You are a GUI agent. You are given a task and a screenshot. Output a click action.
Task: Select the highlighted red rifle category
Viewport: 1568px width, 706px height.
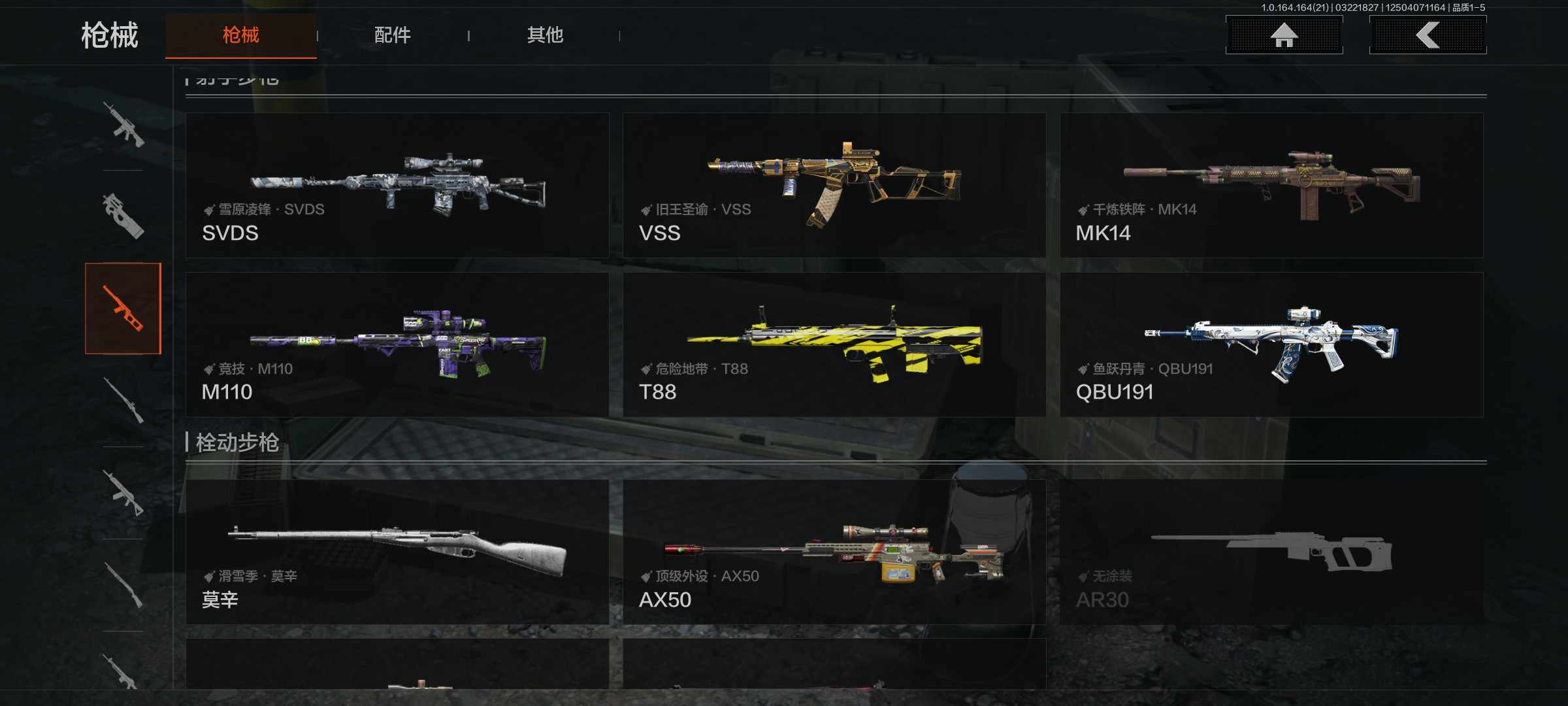click(x=123, y=309)
